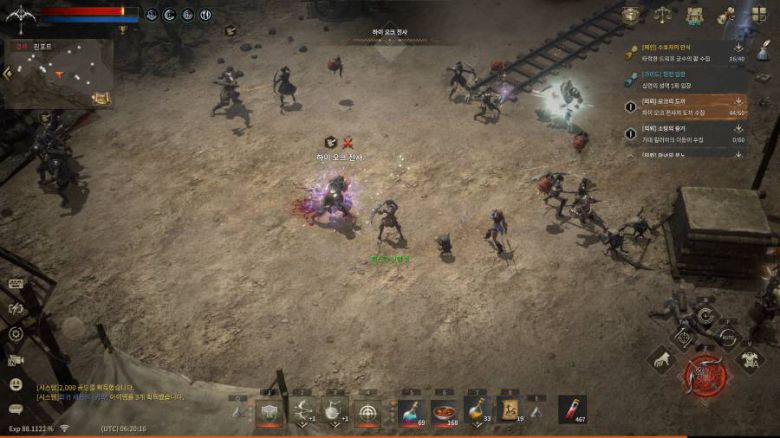The width and height of the screenshot is (780, 438).
Task: Trigger the large red main attack button
Action: (x=705, y=376)
